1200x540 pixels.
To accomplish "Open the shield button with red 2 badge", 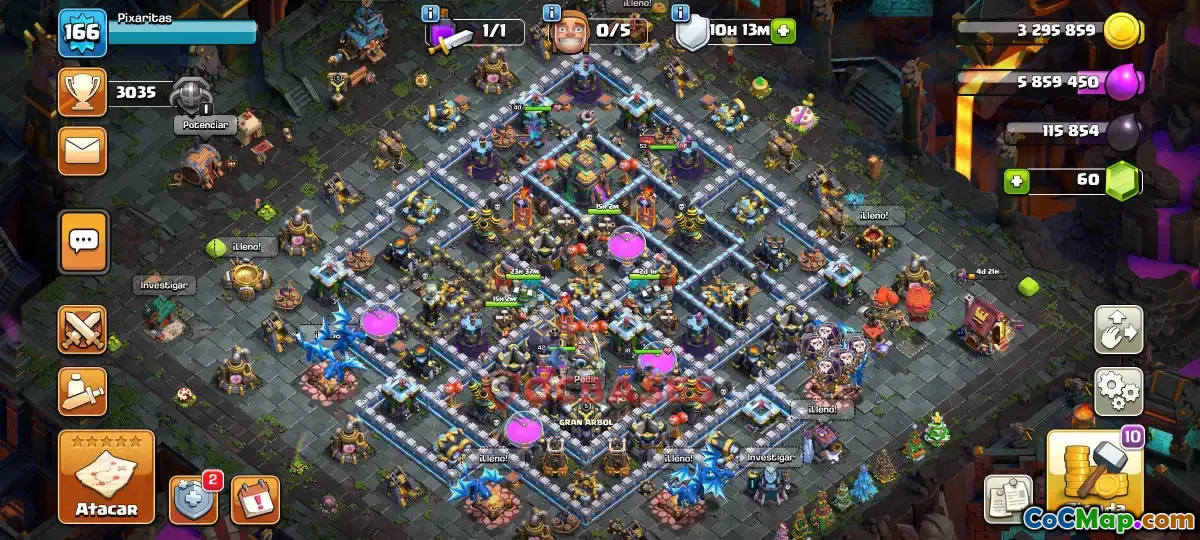I will [194, 498].
